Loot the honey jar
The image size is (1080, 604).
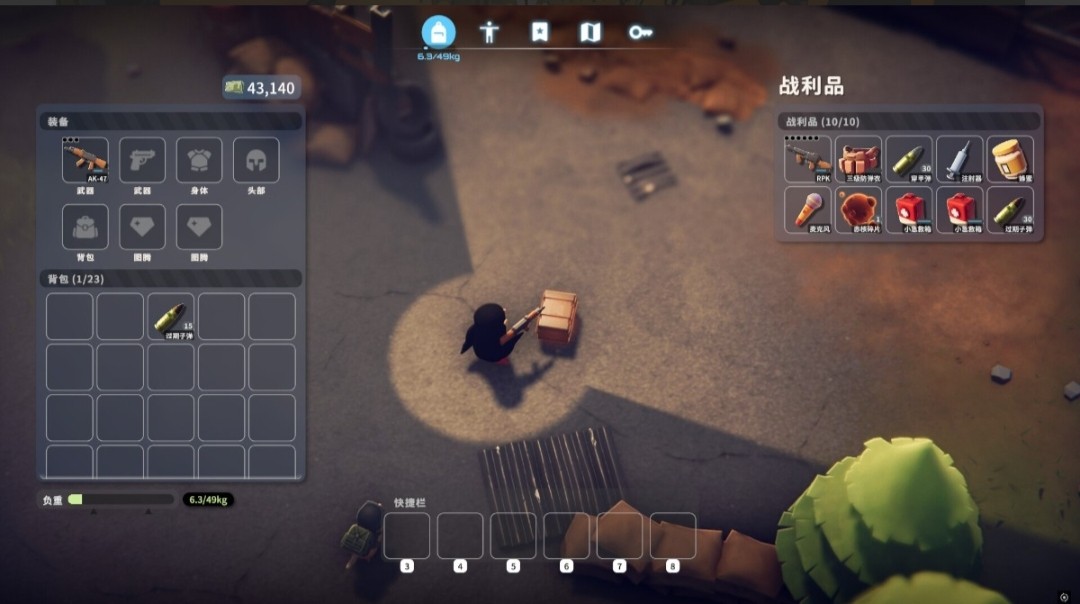tap(1011, 159)
